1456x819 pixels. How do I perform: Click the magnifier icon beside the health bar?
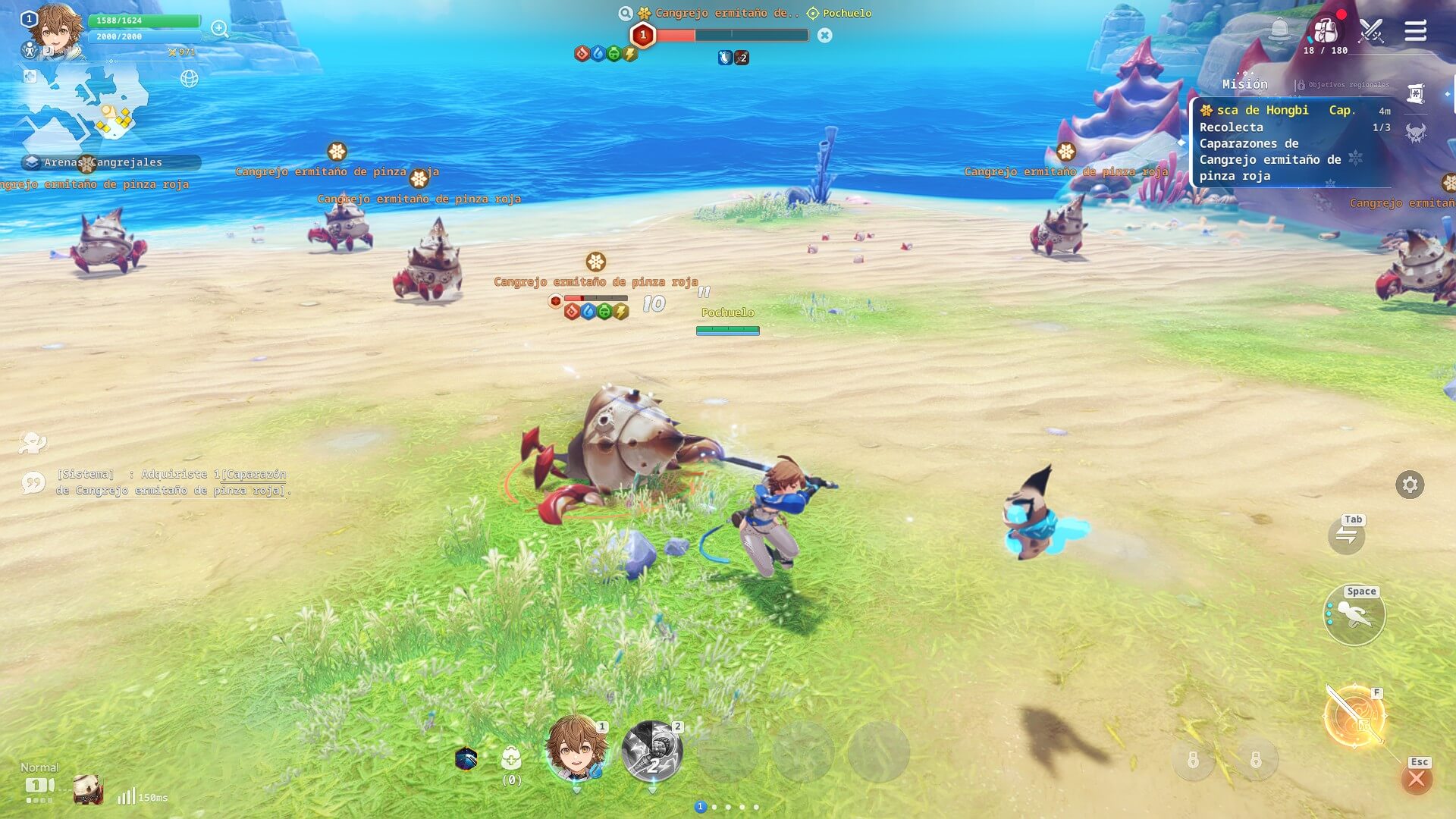[220, 29]
